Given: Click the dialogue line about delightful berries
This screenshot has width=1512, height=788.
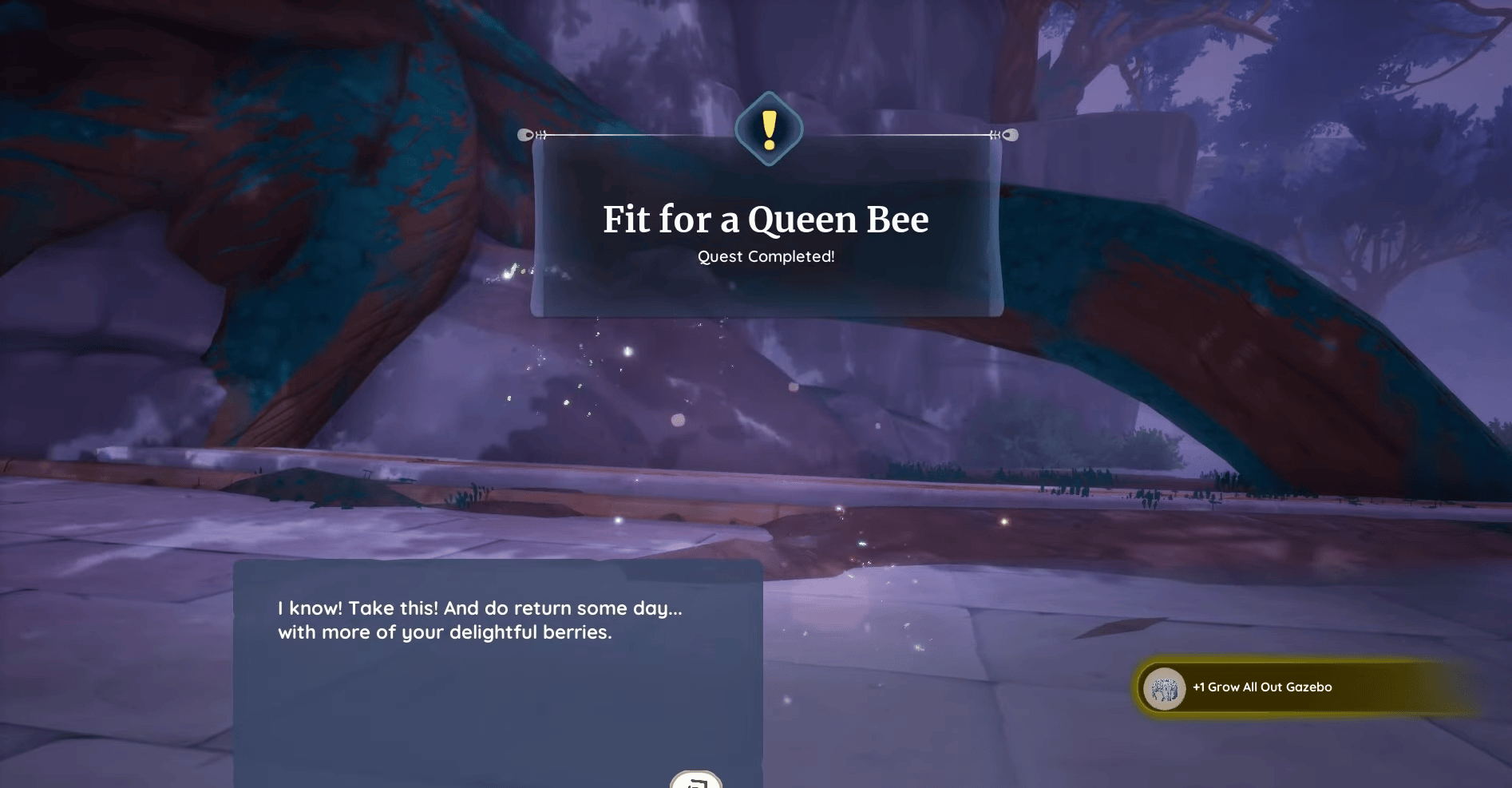Looking at the screenshot, I should pyautogui.click(x=445, y=632).
